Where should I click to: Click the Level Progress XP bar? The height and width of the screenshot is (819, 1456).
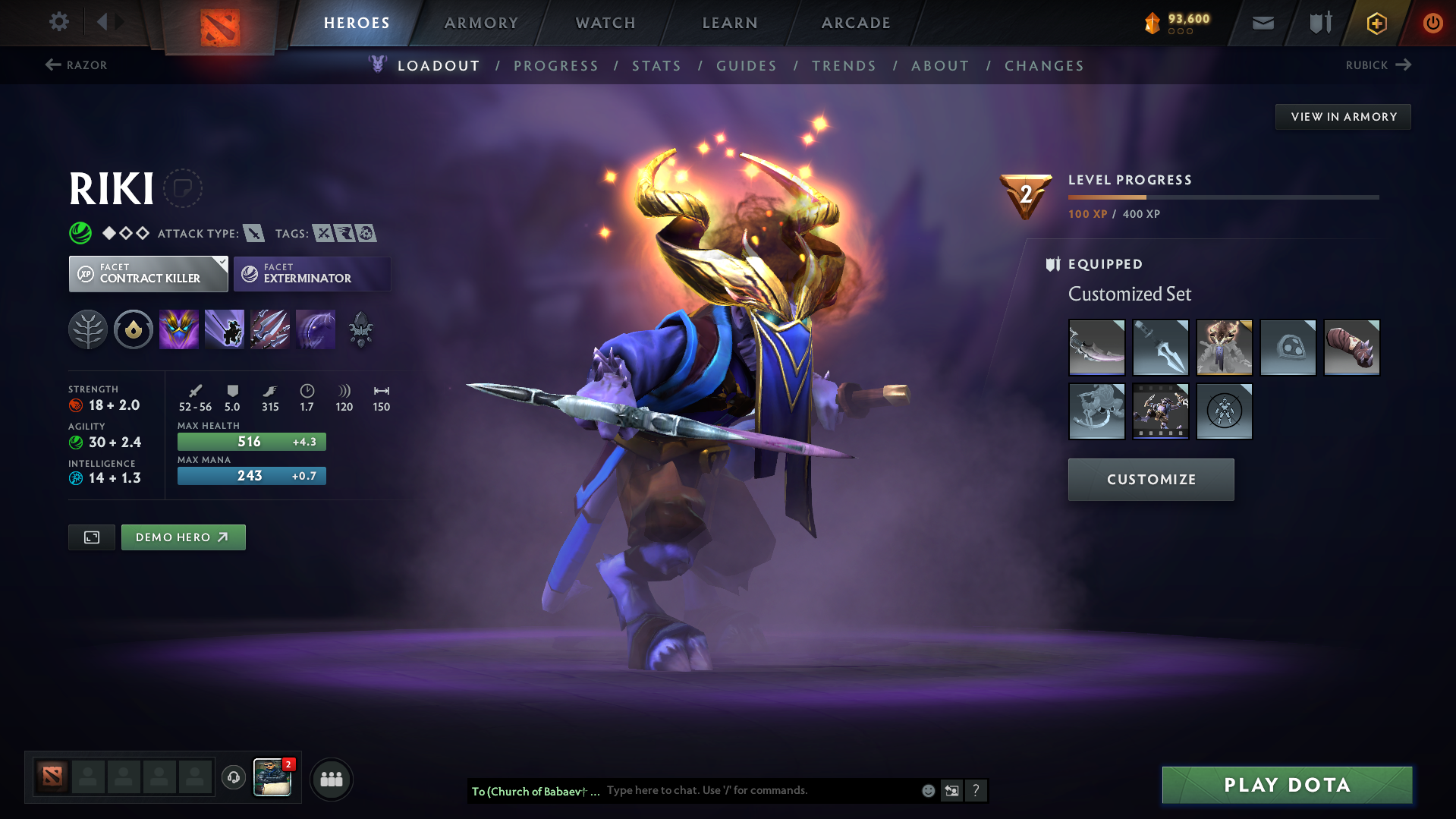[1223, 197]
